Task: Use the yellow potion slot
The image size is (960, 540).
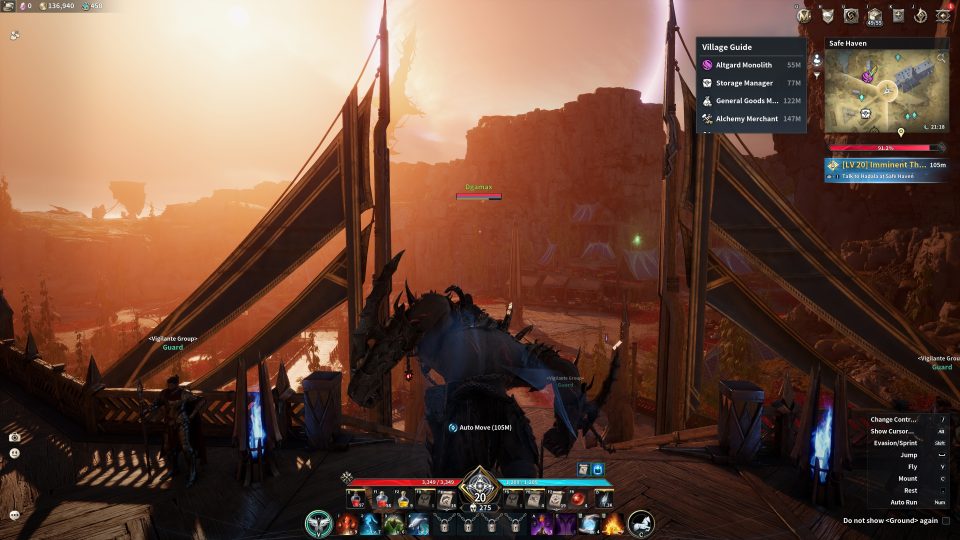Action: point(403,499)
